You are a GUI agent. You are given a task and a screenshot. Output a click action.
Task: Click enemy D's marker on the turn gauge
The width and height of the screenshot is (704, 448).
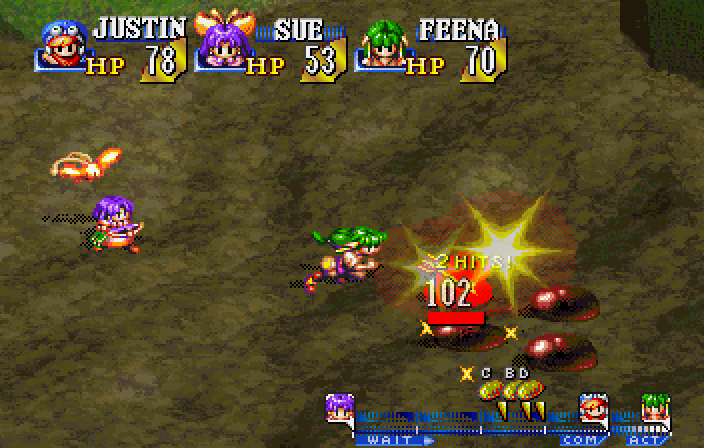(530, 390)
